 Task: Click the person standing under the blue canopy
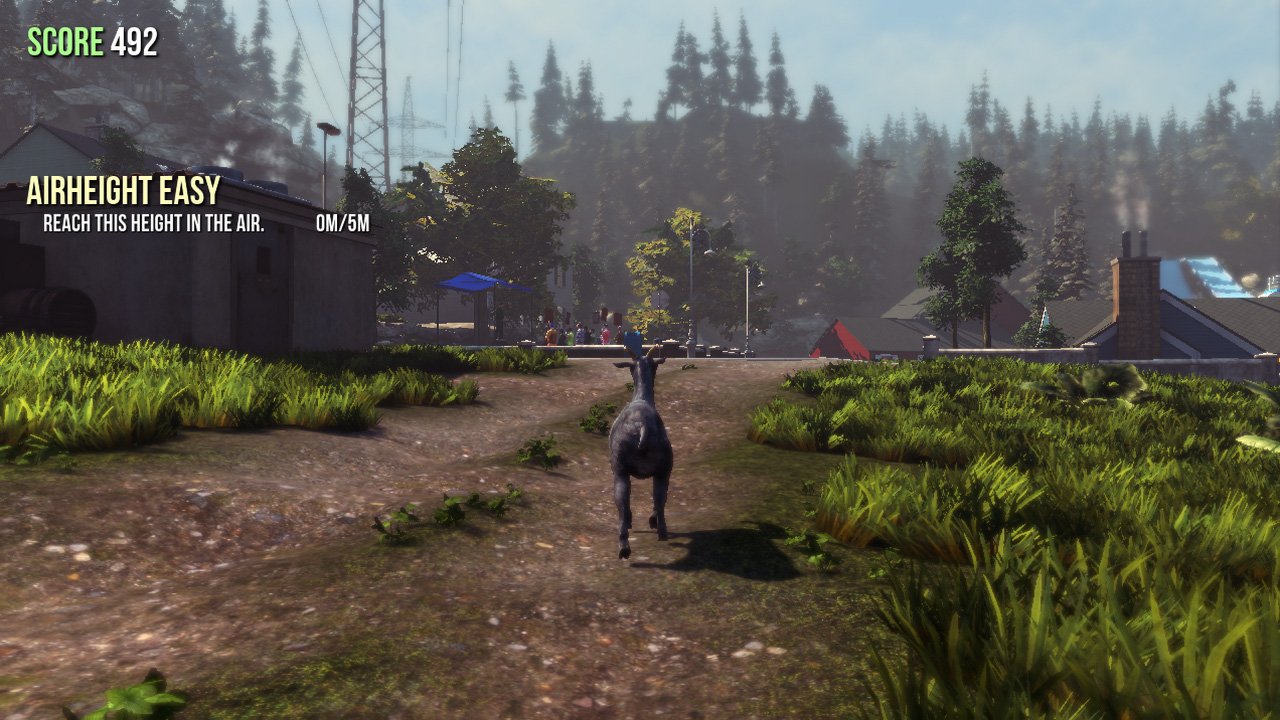[498, 320]
